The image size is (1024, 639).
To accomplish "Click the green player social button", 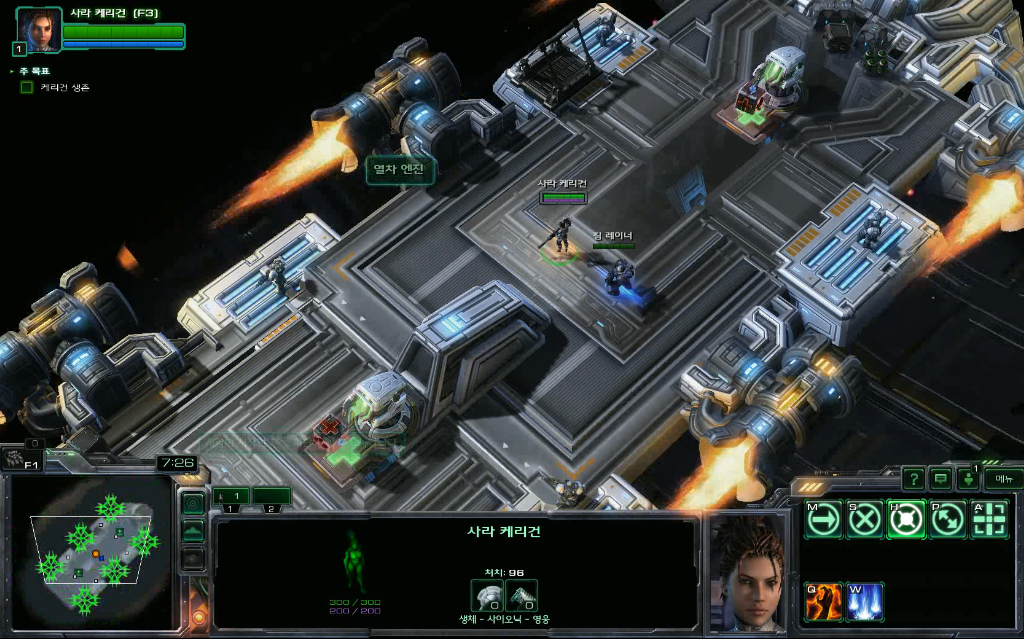I will pyautogui.click(x=967, y=479).
